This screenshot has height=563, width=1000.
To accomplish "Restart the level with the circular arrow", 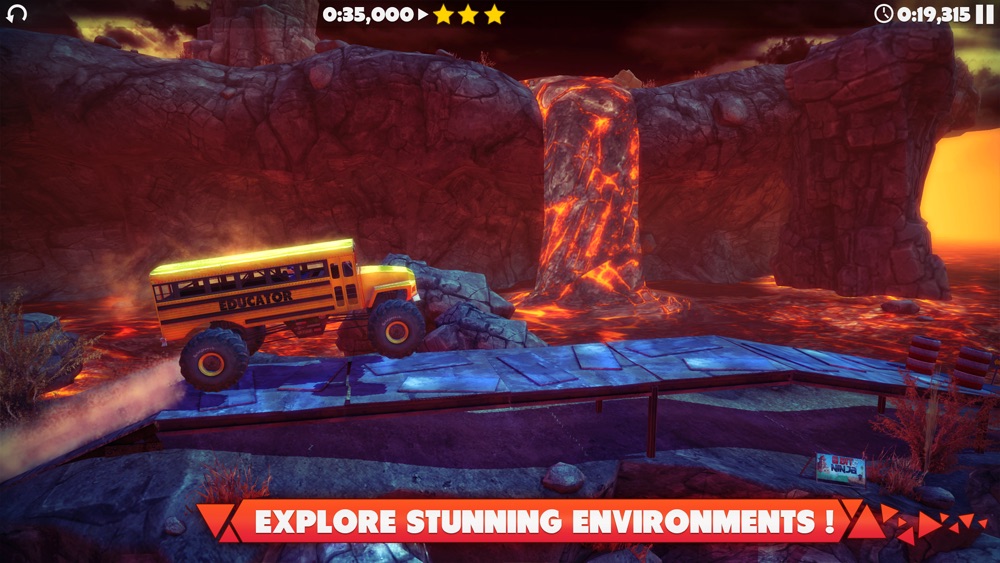I will [17, 14].
